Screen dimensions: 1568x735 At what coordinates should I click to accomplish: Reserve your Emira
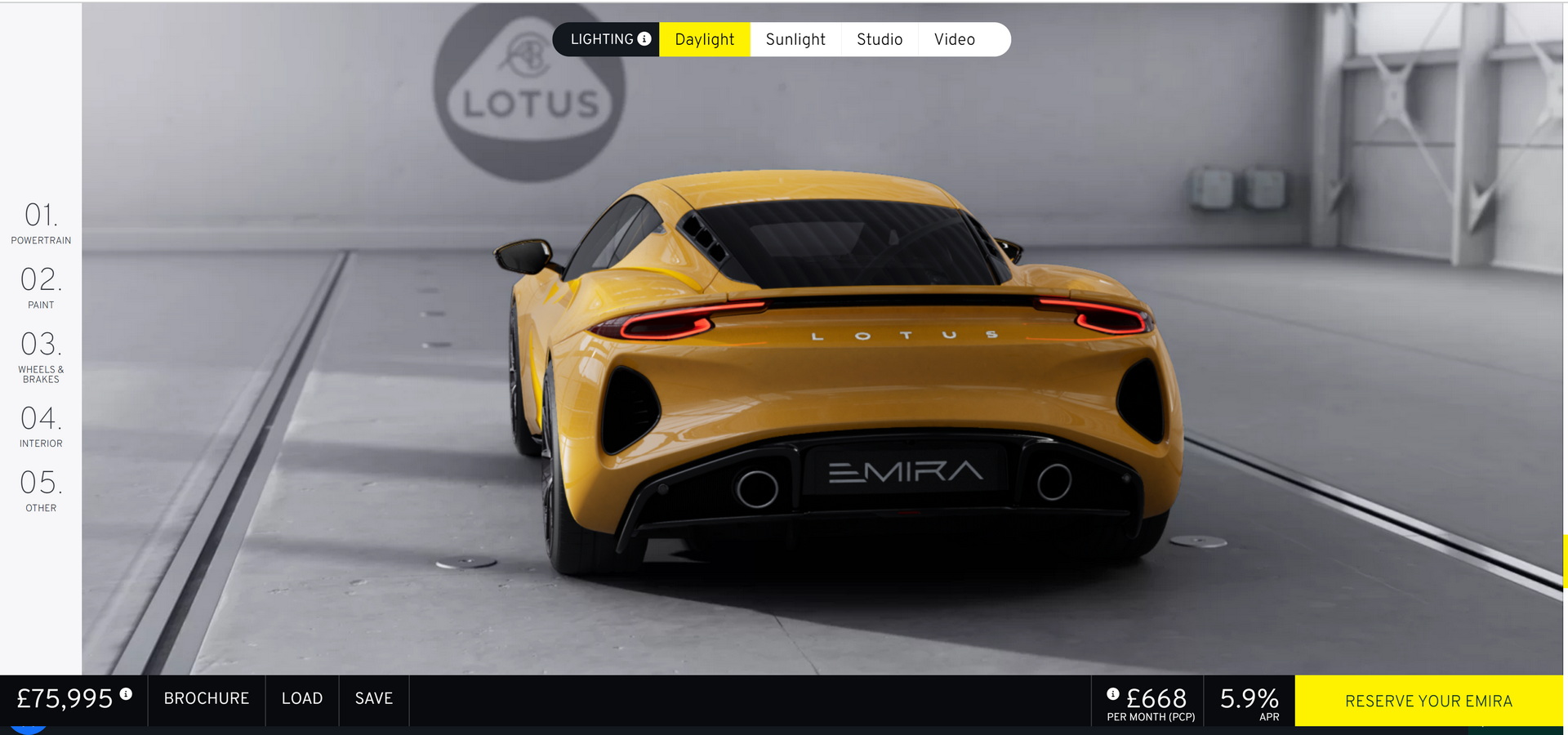click(x=1428, y=701)
